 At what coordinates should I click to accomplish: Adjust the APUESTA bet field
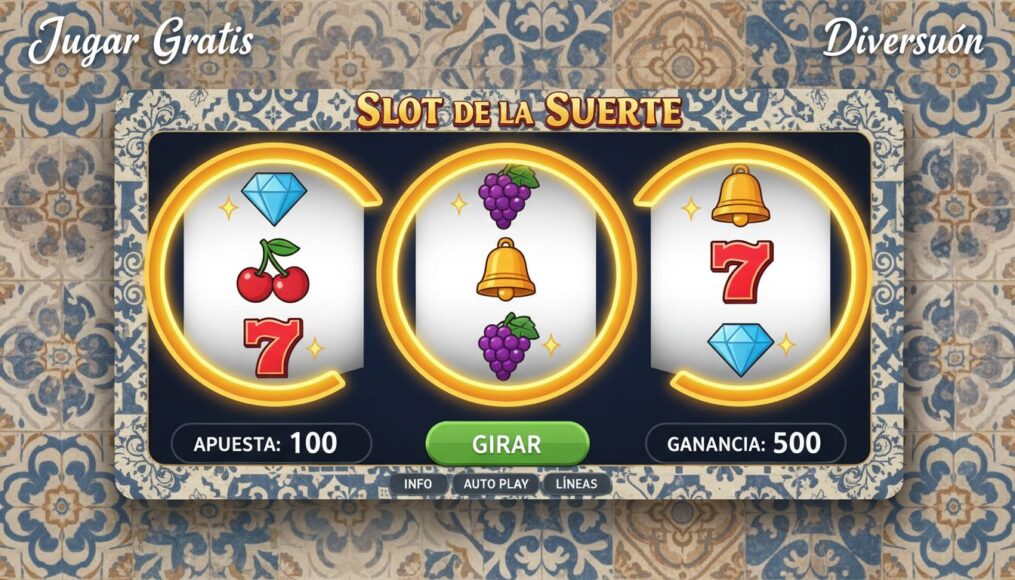click(x=270, y=443)
